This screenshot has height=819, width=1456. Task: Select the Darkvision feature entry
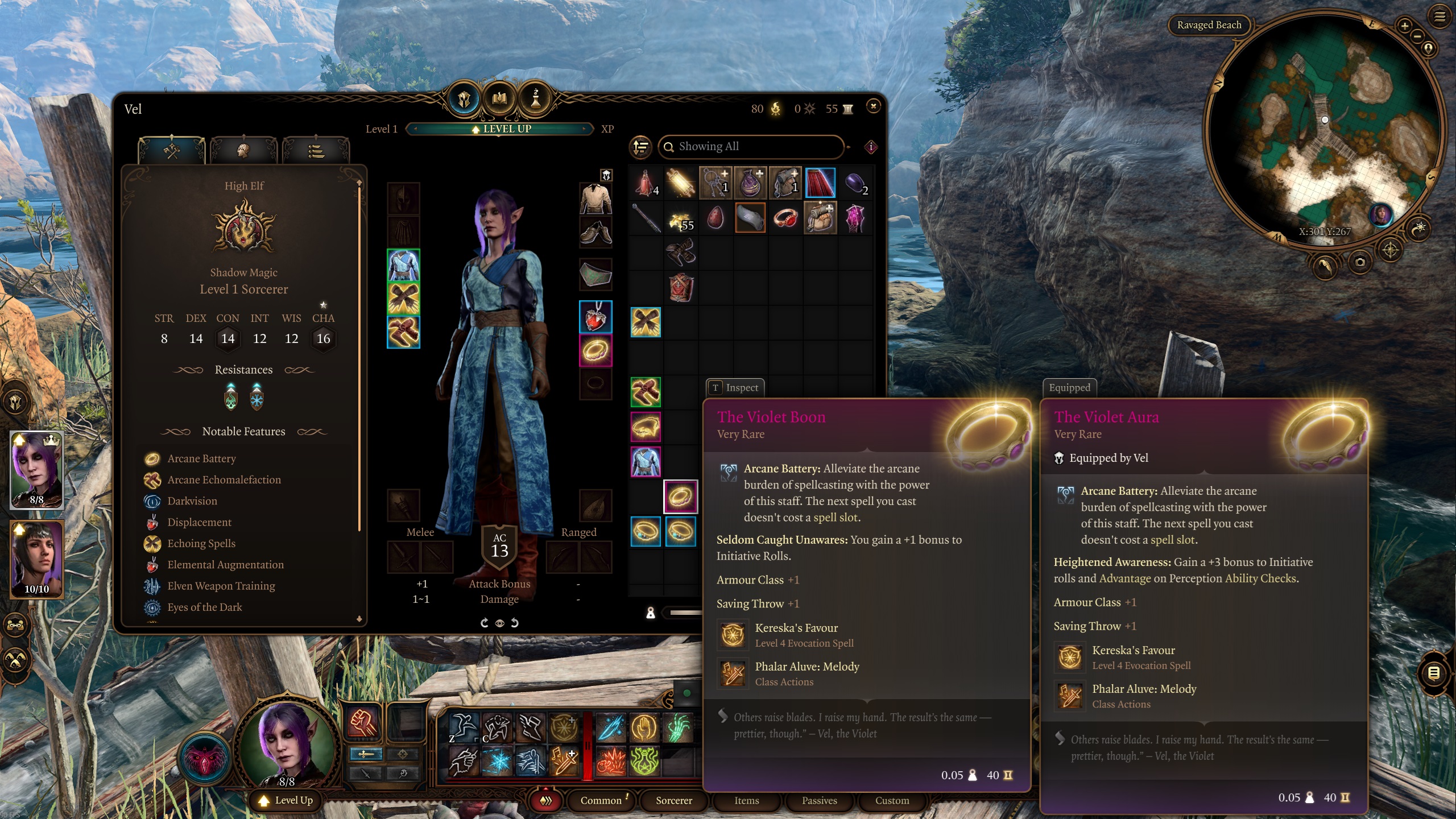coord(192,501)
